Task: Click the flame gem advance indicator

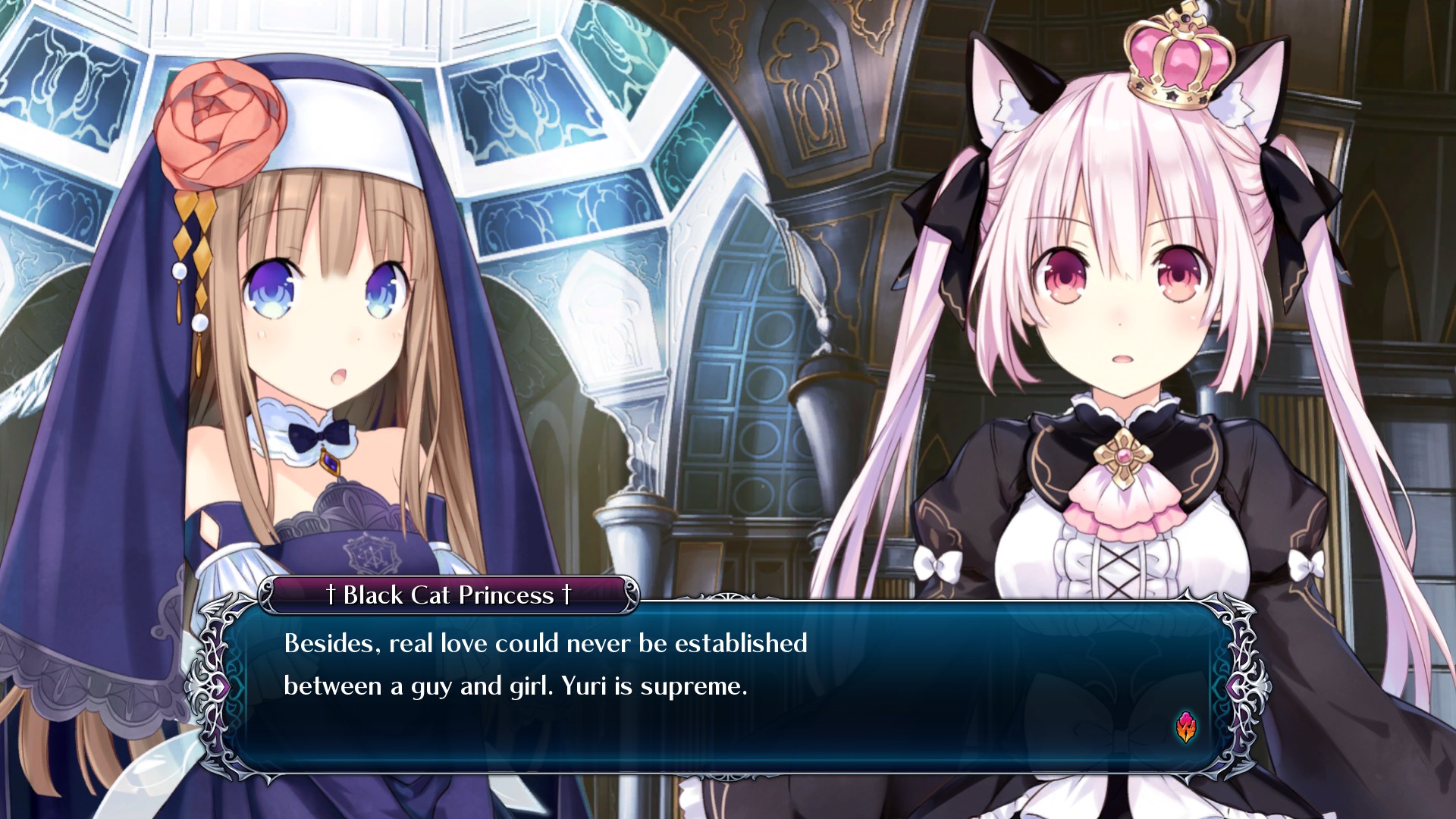Action: (1186, 727)
